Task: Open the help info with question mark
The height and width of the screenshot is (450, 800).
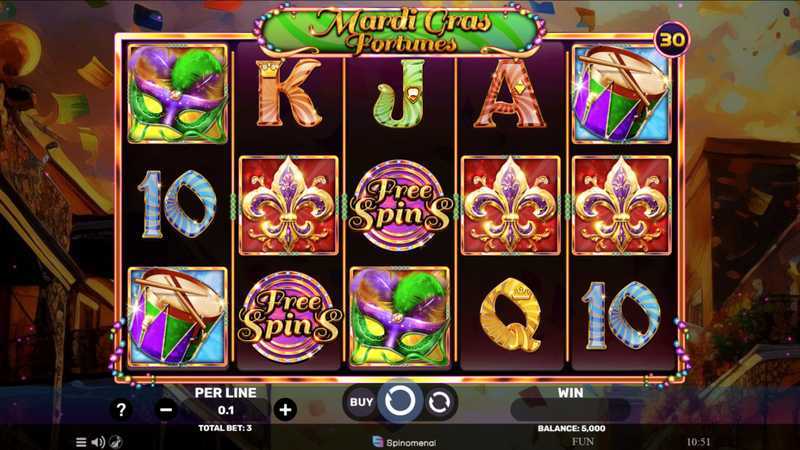Action: click(121, 409)
